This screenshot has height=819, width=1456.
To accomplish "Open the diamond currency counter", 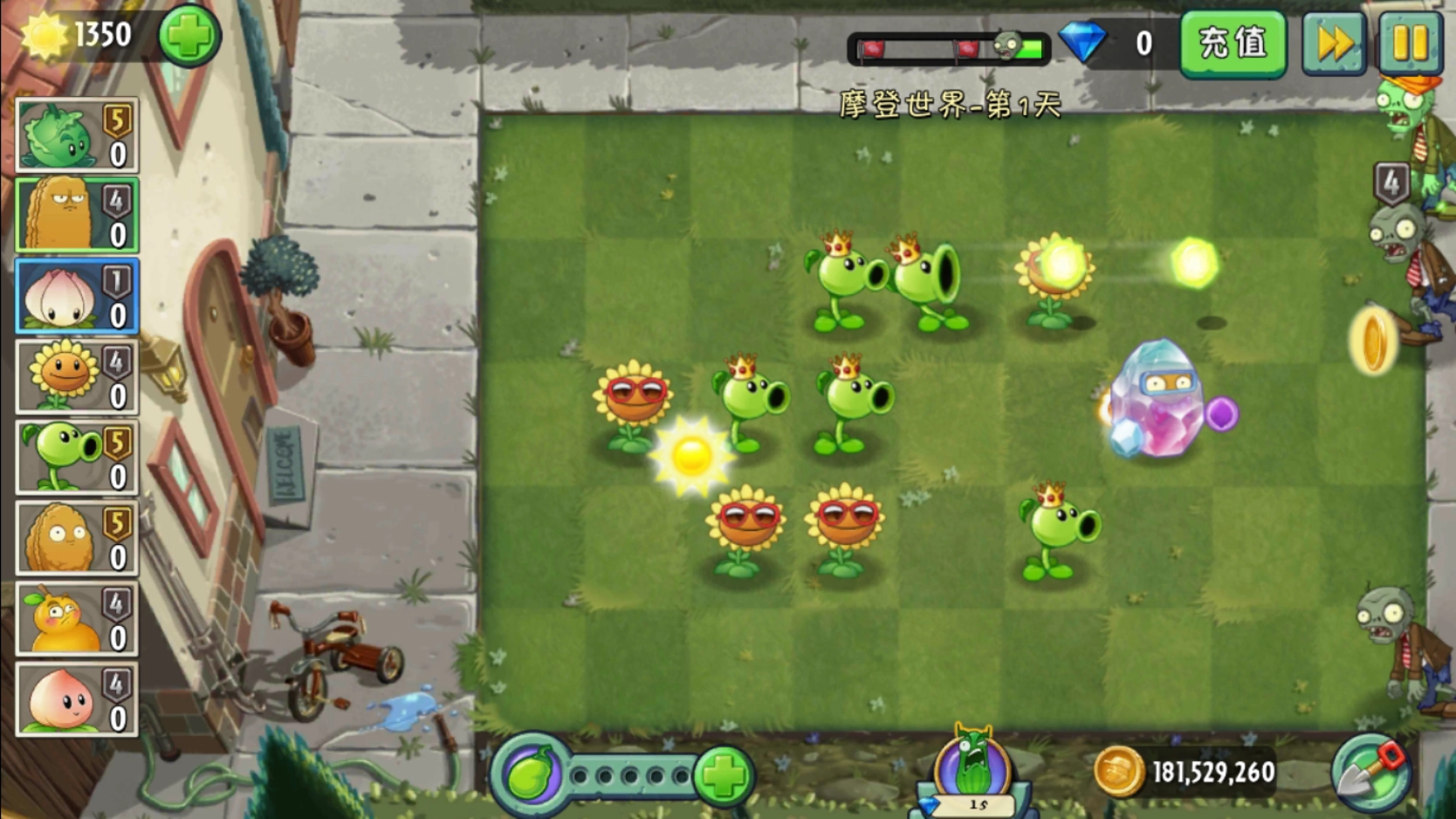I will (x=1111, y=43).
